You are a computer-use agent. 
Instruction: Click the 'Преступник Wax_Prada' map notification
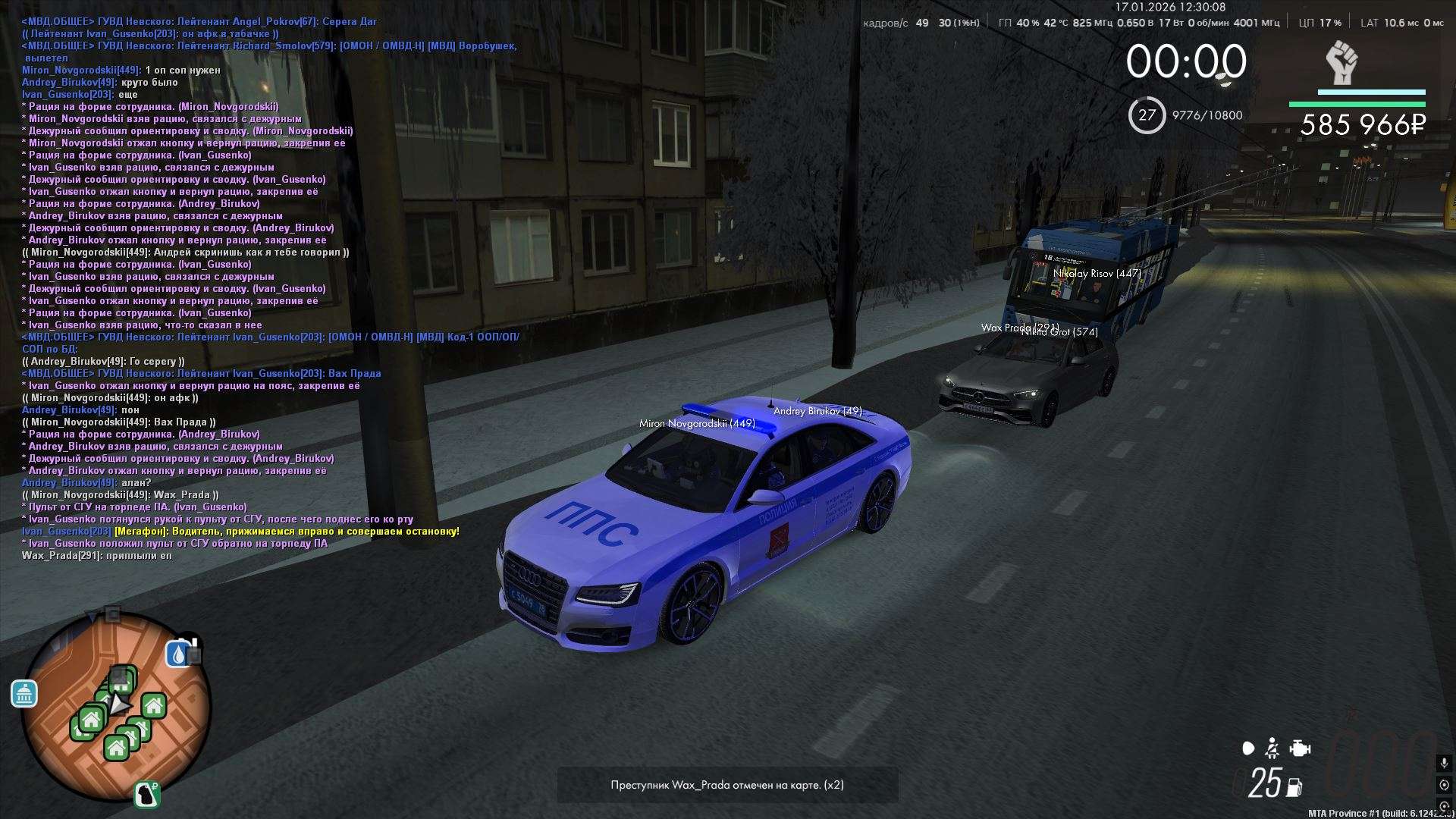coord(727,785)
